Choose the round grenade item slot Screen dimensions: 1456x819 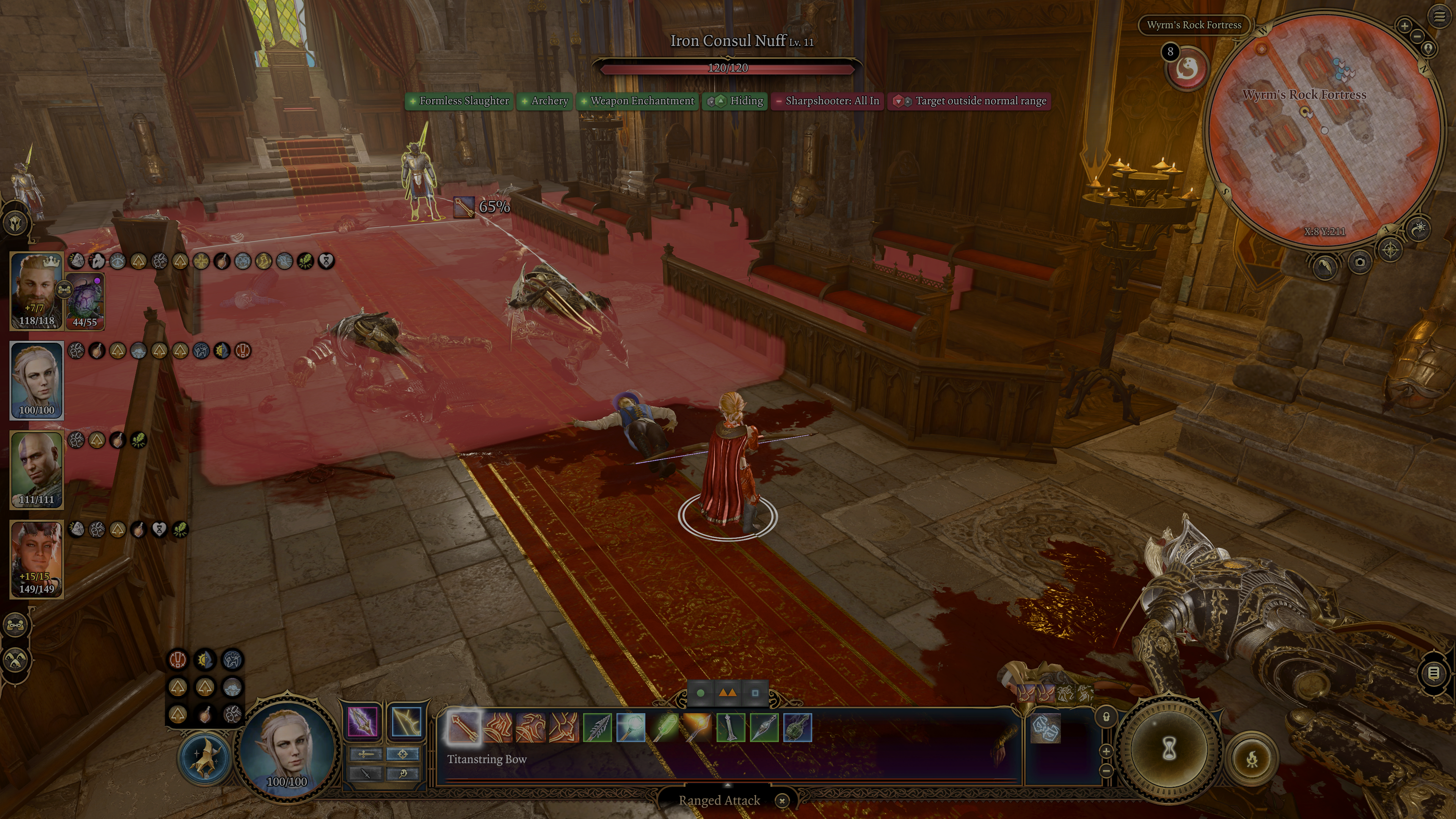tap(797, 727)
